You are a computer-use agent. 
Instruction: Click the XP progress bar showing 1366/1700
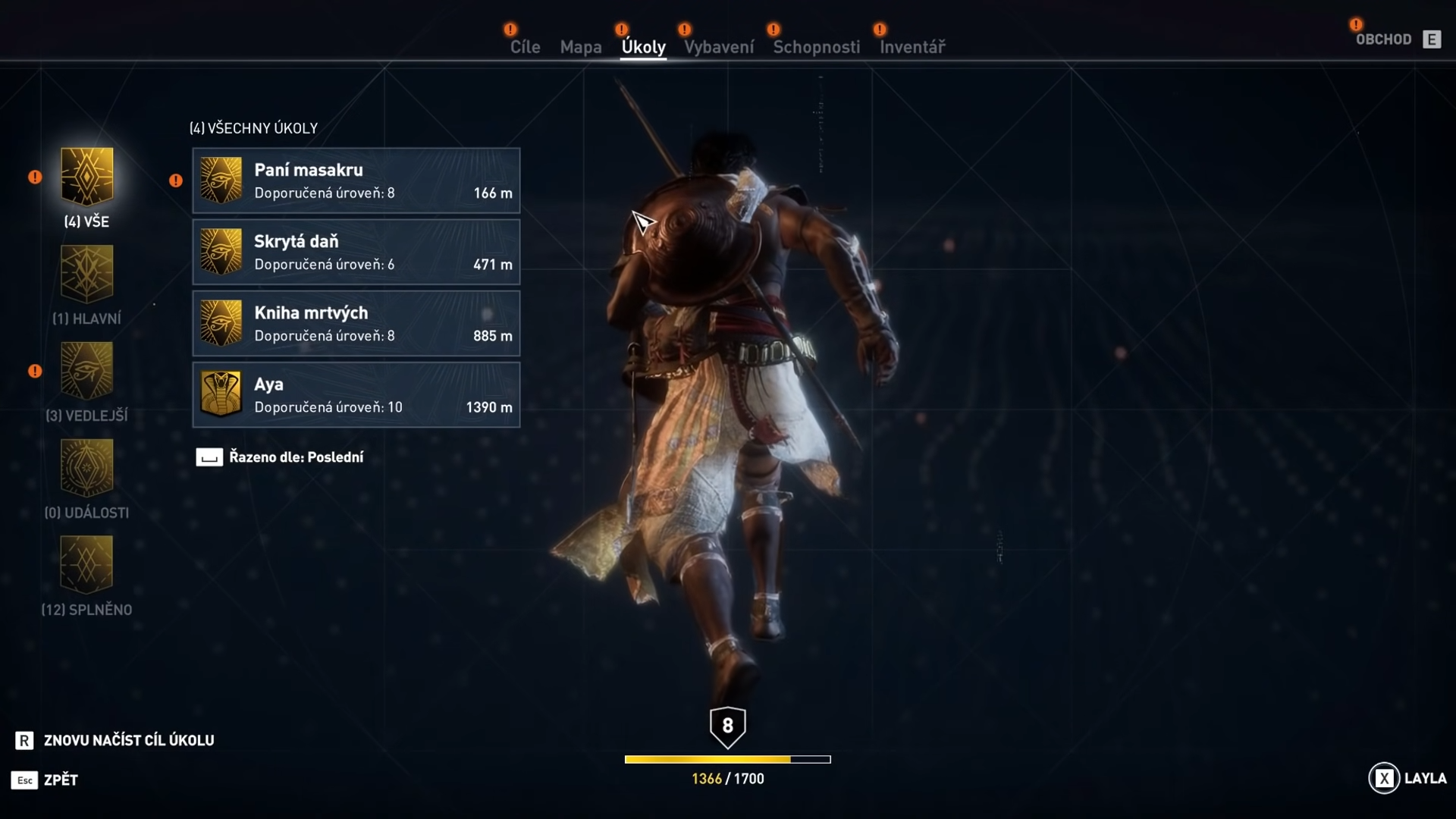(x=727, y=759)
